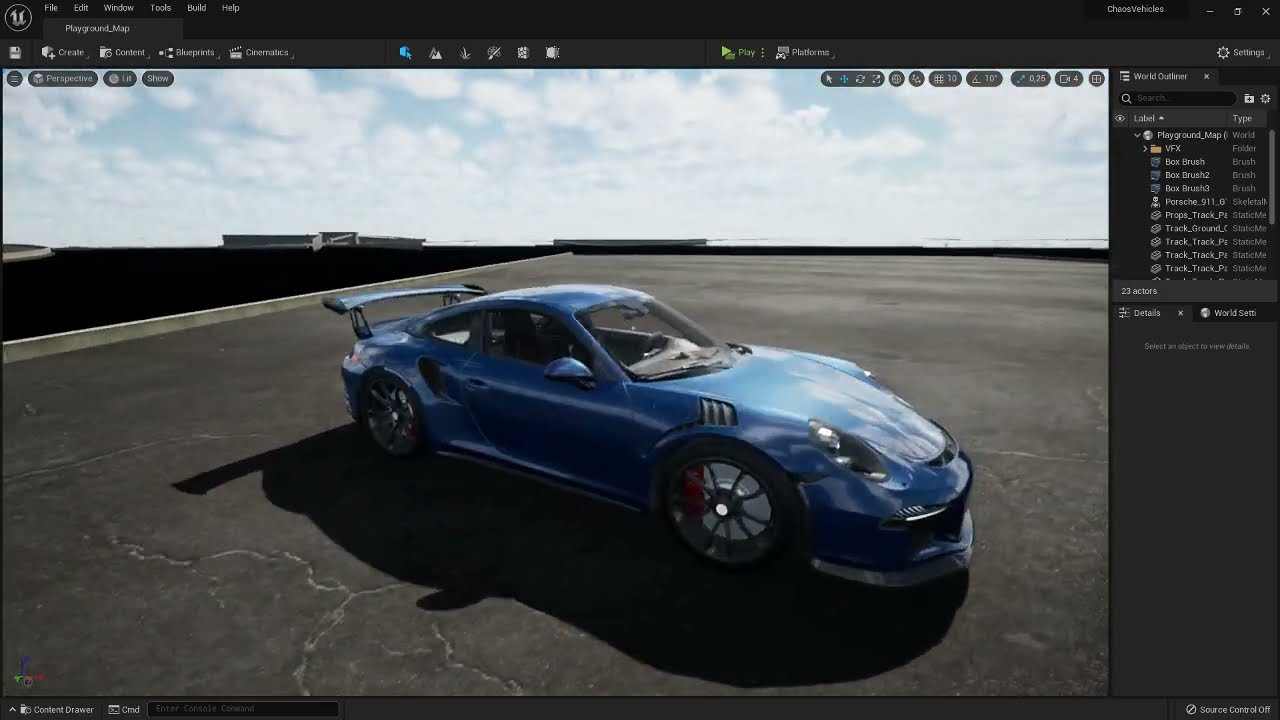Image resolution: width=1280 pixels, height=720 pixels.
Task: Open the File menu
Action: click(51, 8)
